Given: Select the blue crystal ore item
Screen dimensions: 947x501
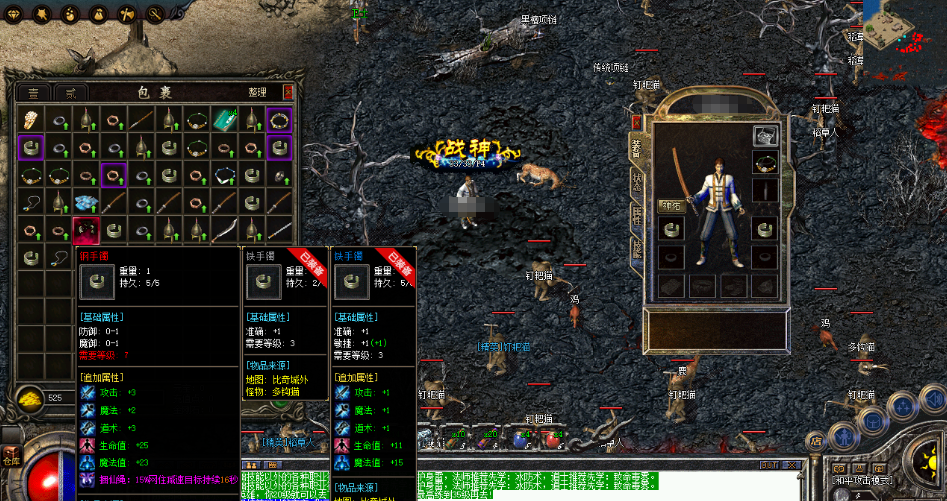Looking at the screenshot, I should (x=85, y=203).
